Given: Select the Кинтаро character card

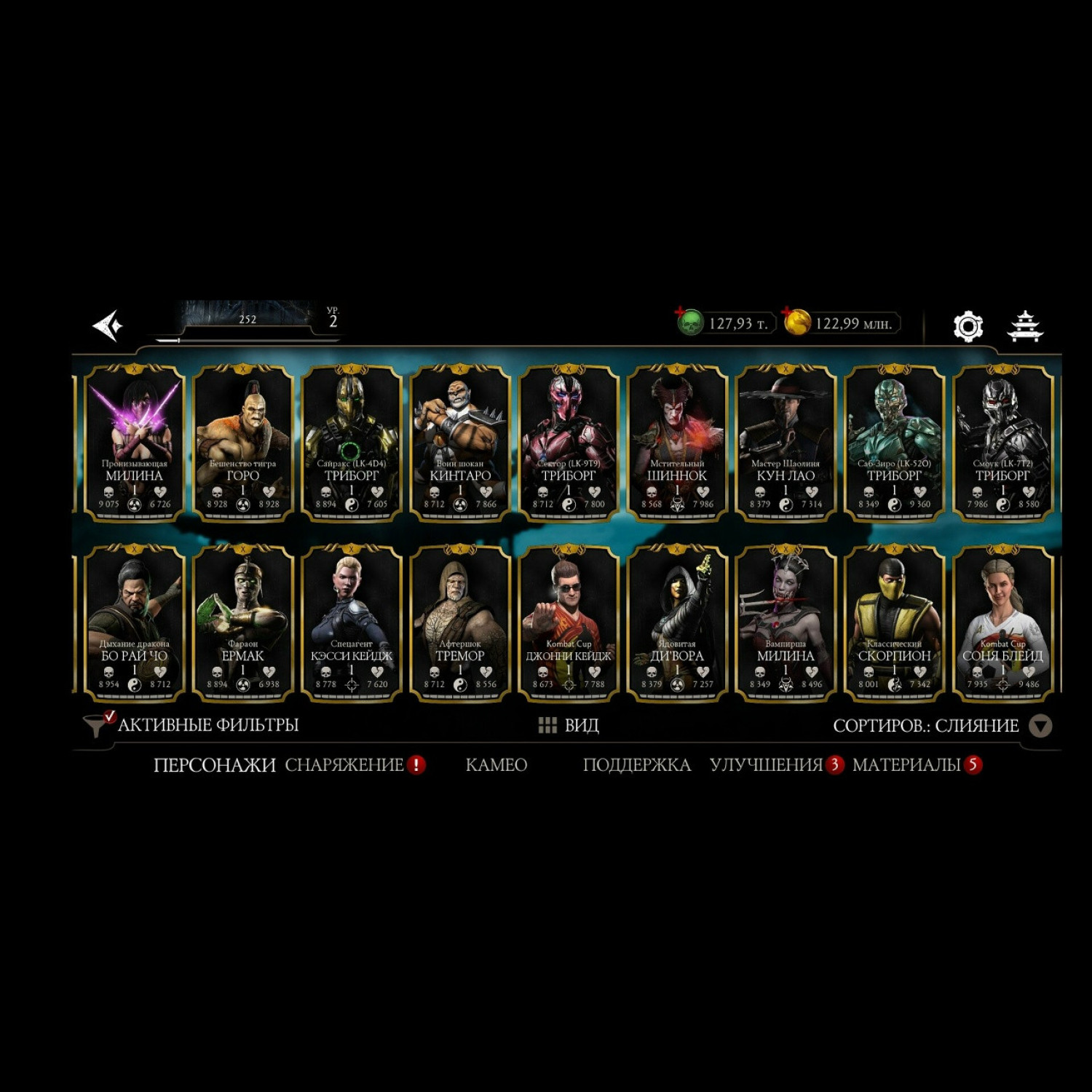Looking at the screenshot, I should pyautogui.click(x=460, y=443).
